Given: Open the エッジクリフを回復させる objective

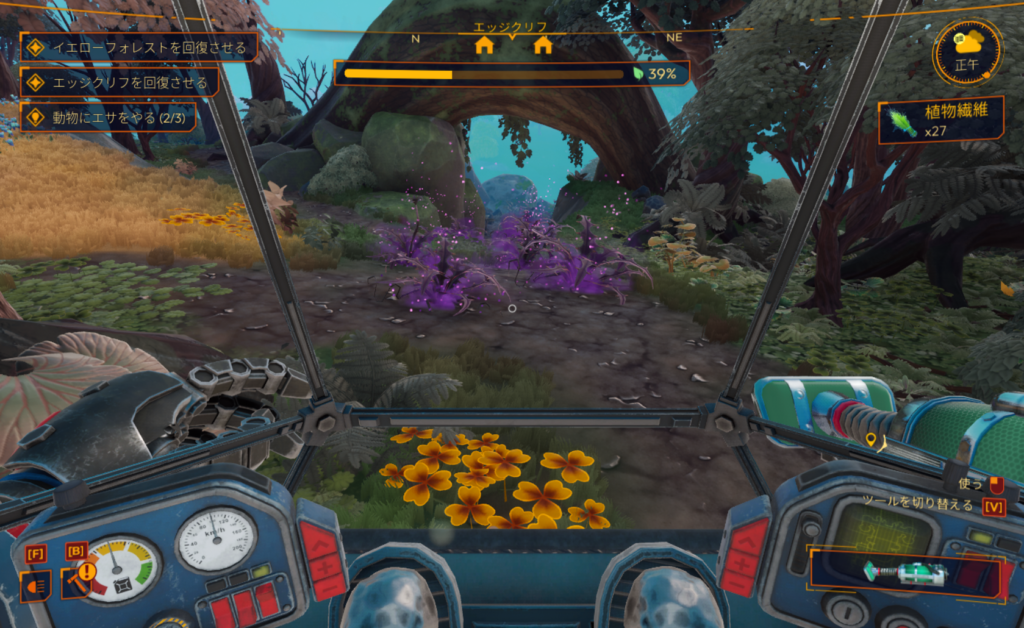Looking at the screenshot, I should [121, 82].
